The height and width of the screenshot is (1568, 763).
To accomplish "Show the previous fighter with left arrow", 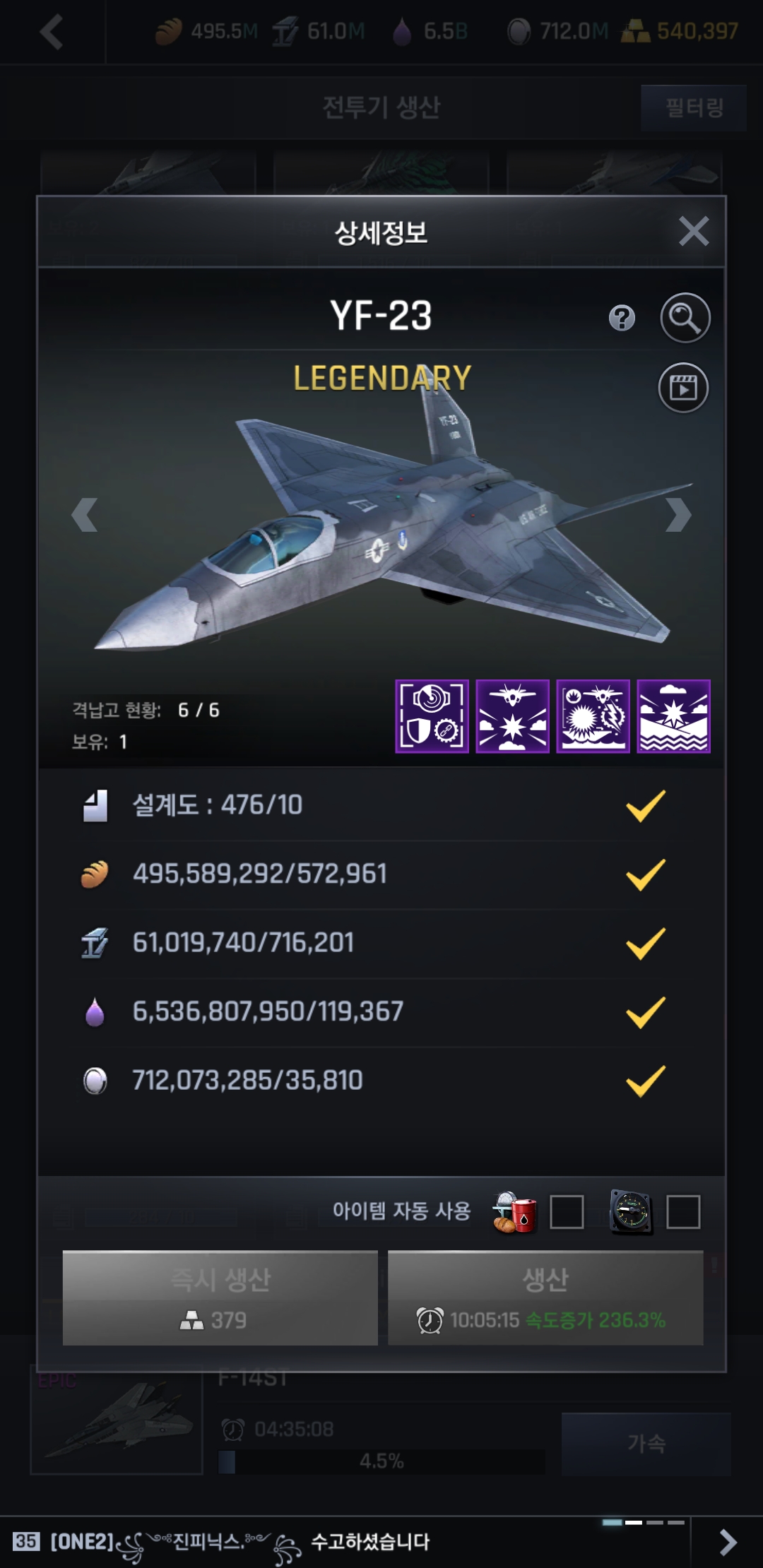I will 85,515.
